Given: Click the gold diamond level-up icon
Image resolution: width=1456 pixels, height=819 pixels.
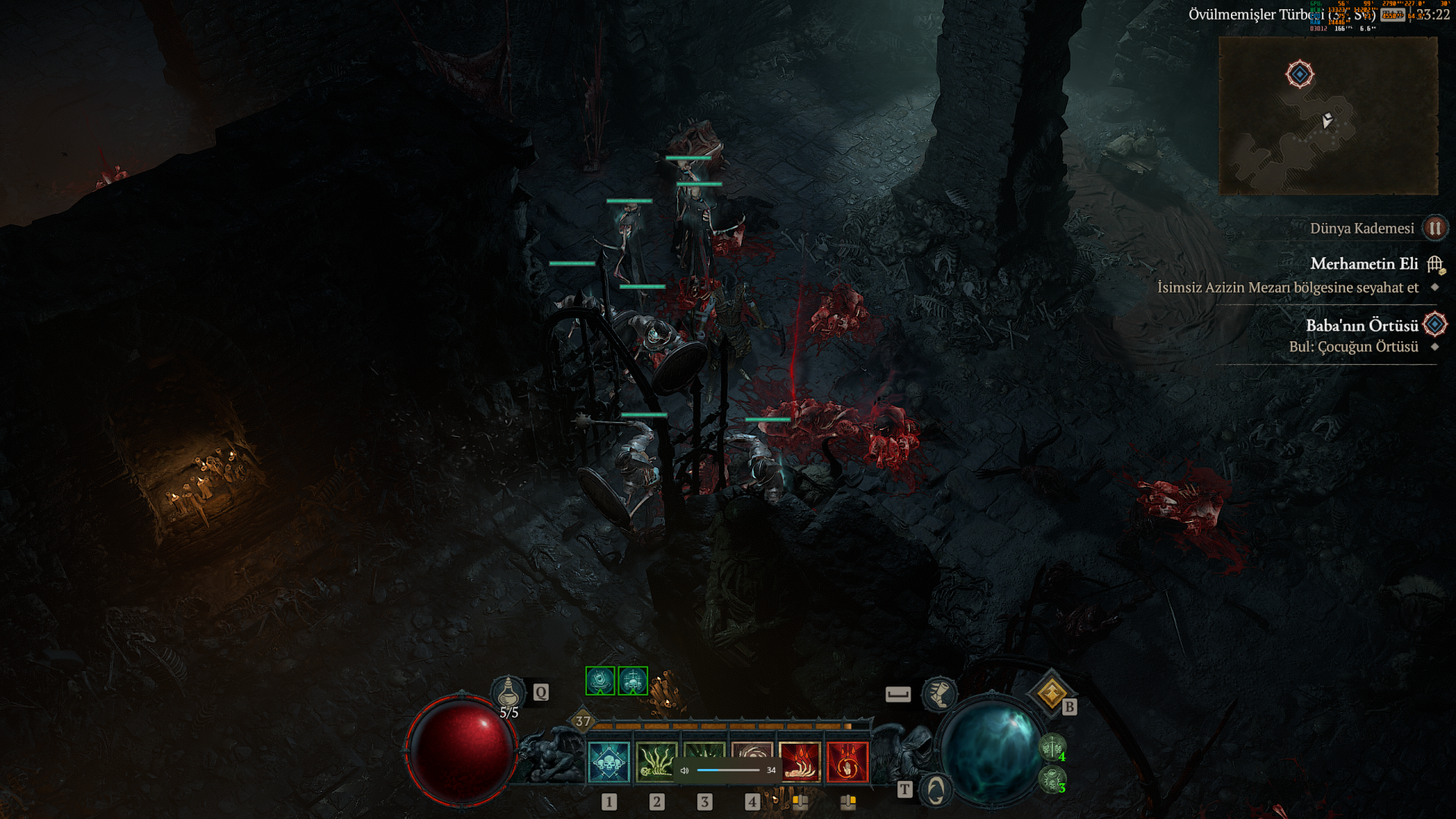Looking at the screenshot, I should click(1052, 692).
